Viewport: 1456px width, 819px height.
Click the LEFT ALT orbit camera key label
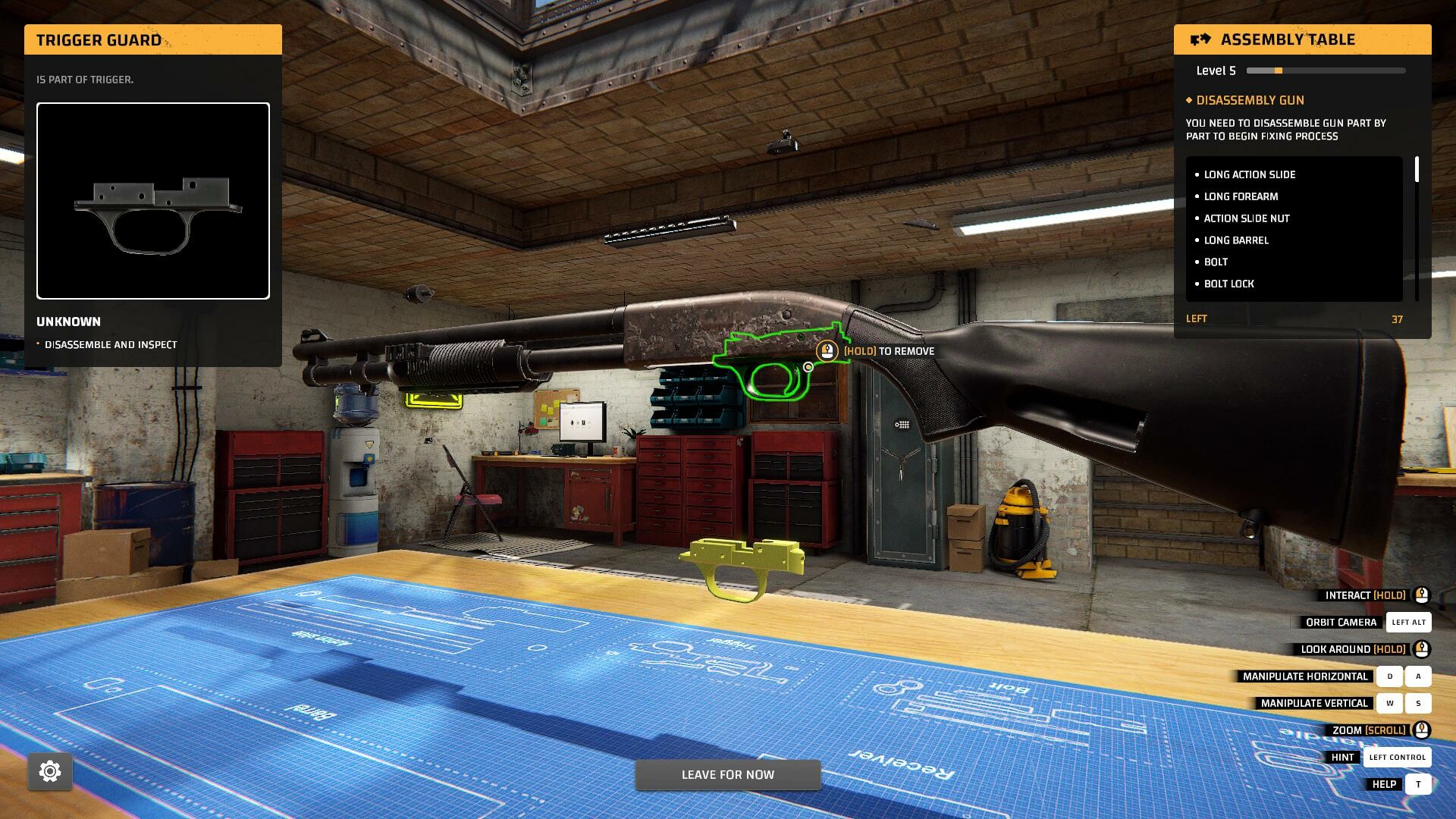click(x=1408, y=622)
